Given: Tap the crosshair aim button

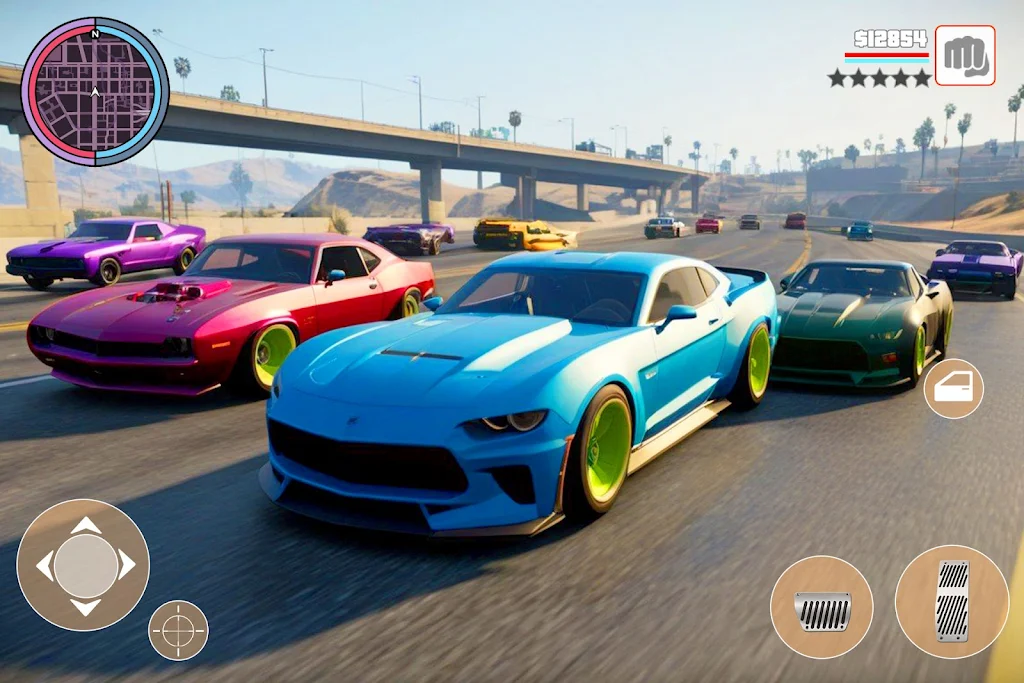Looking at the screenshot, I should point(178,630).
